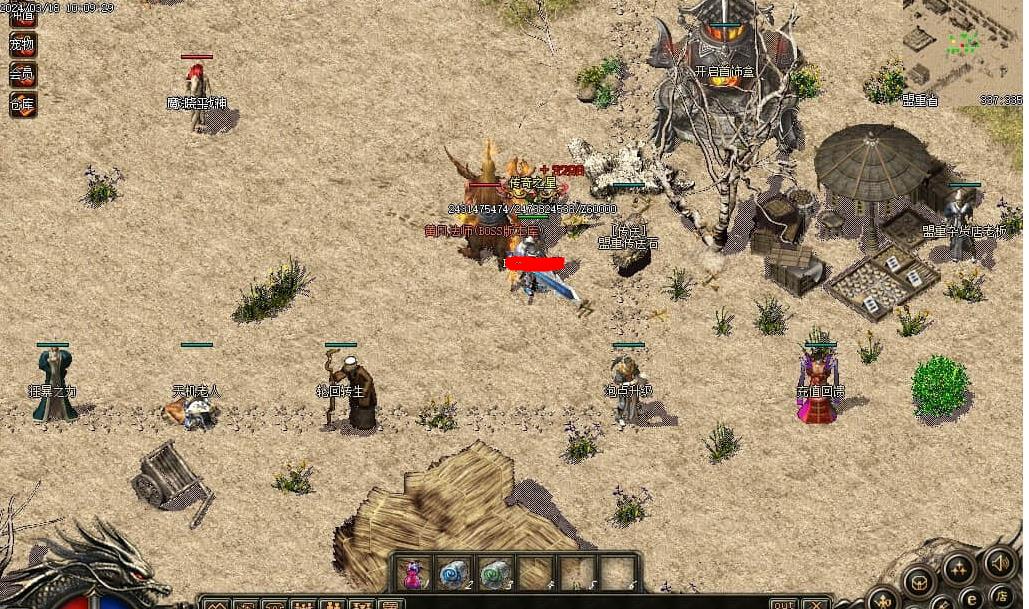This screenshot has height=609, width=1029.
Task: Click the 充值 recharge button
Action: coord(22,17)
